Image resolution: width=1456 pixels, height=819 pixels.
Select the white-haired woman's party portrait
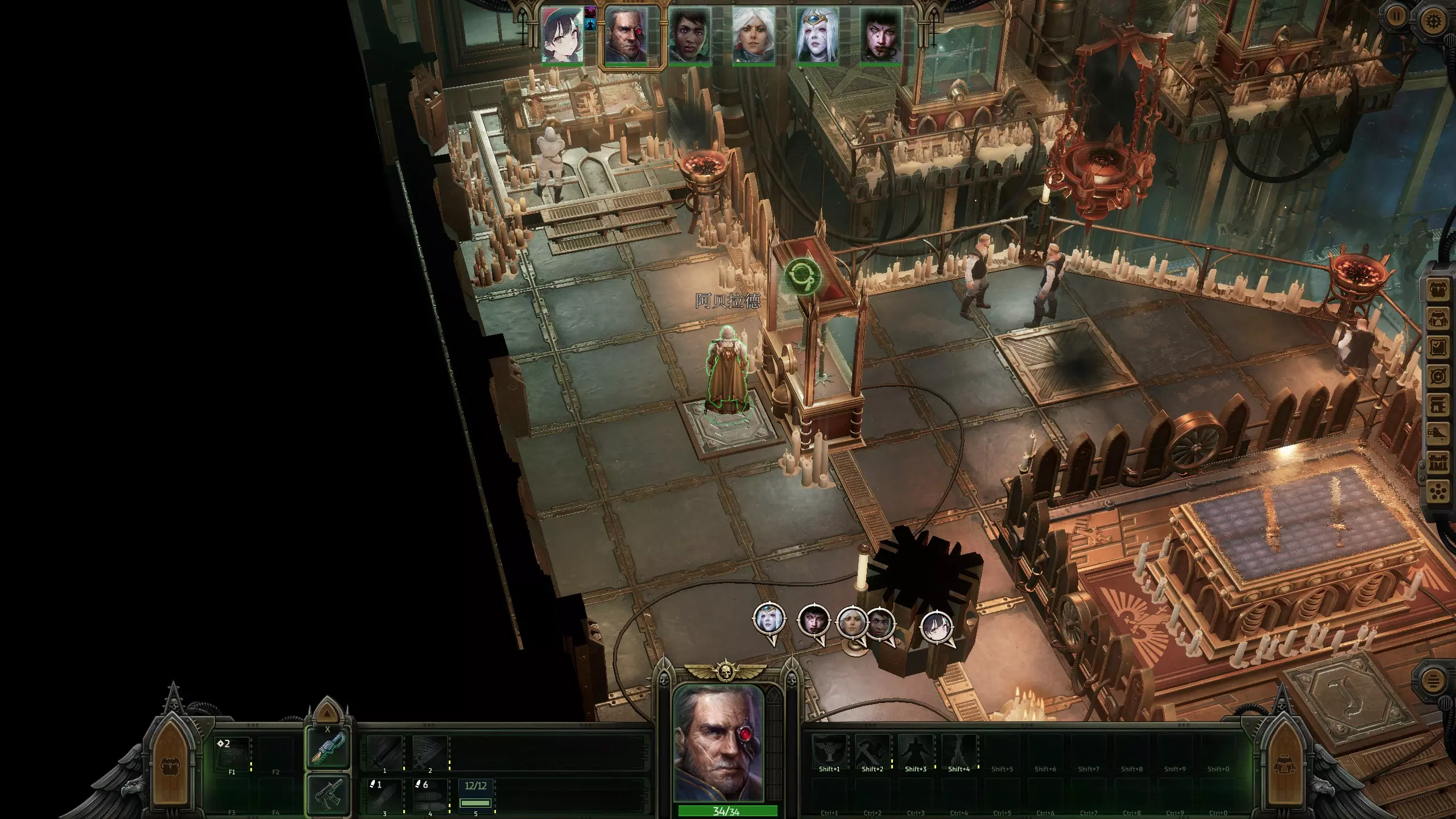(753, 34)
